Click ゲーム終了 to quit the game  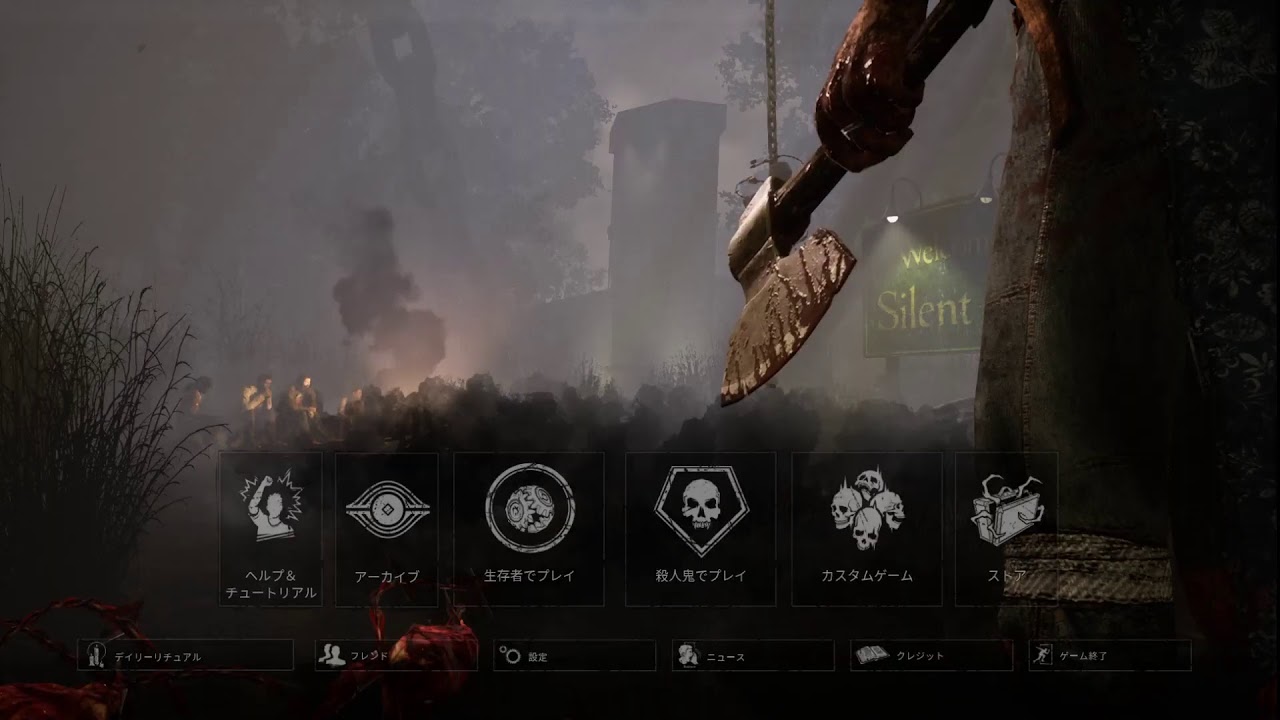pos(1110,655)
